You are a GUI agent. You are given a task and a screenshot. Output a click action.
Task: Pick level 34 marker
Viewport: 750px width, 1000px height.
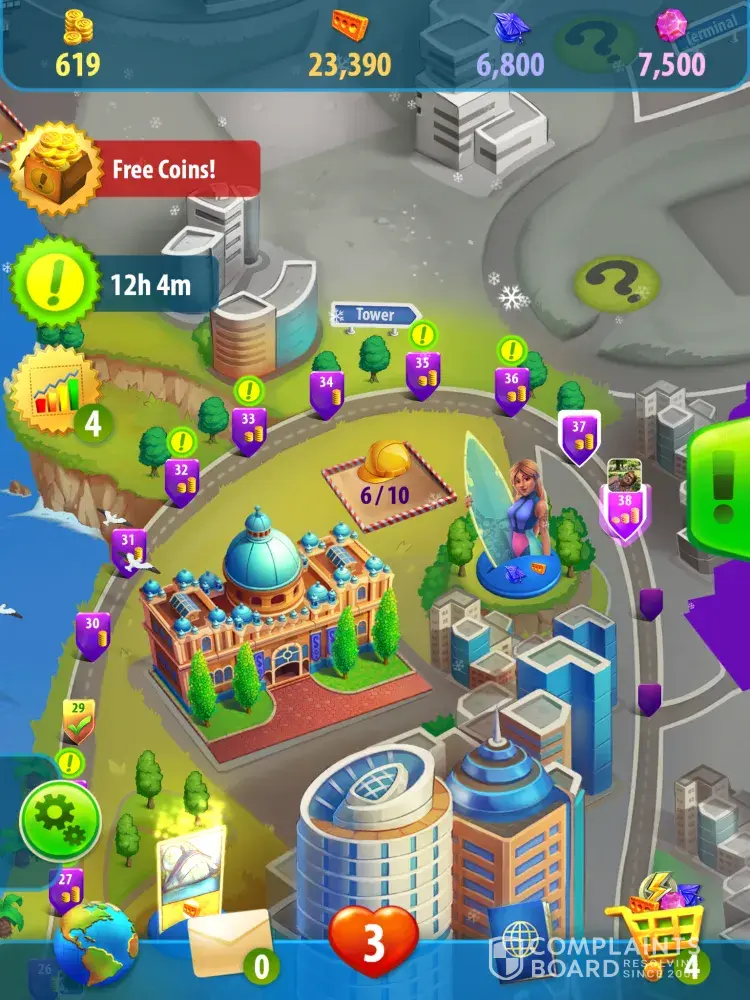pyautogui.click(x=326, y=392)
